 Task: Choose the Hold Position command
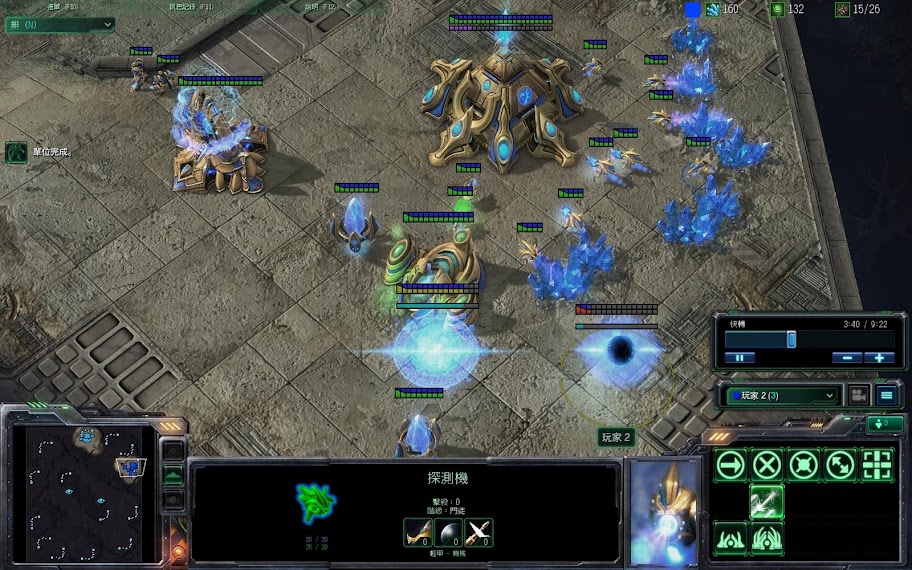[x=804, y=465]
